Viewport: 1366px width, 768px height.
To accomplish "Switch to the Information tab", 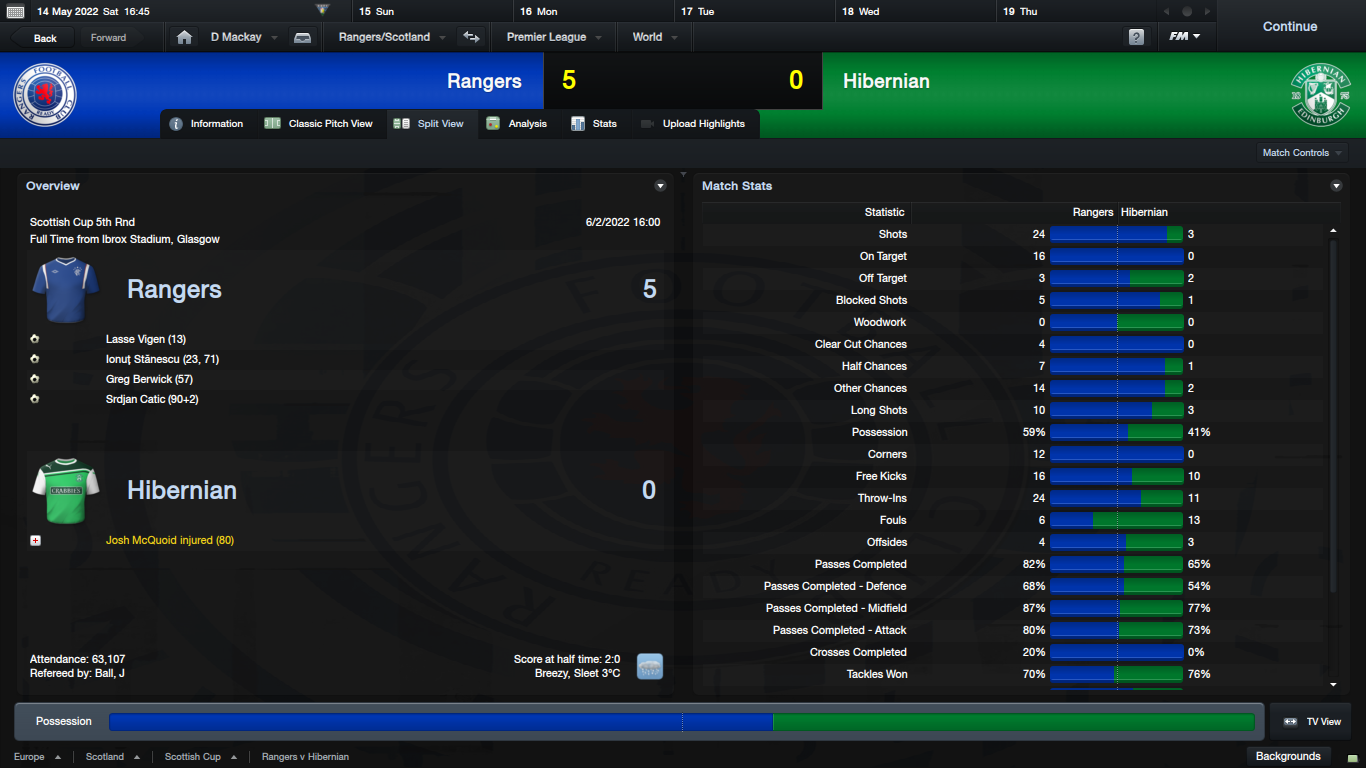I will [x=207, y=124].
